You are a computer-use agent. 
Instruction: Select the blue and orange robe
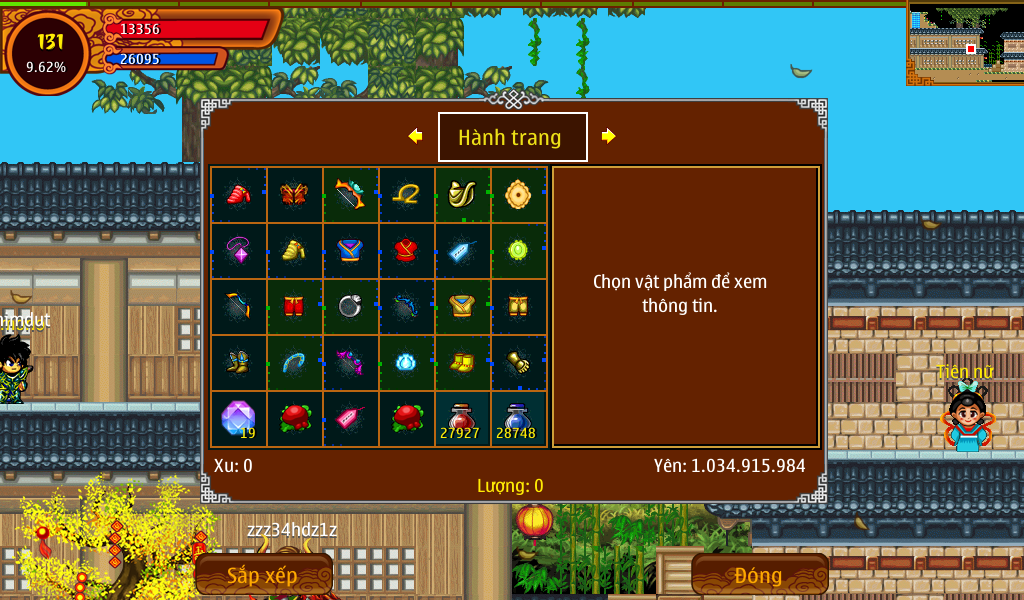click(x=350, y=250)
